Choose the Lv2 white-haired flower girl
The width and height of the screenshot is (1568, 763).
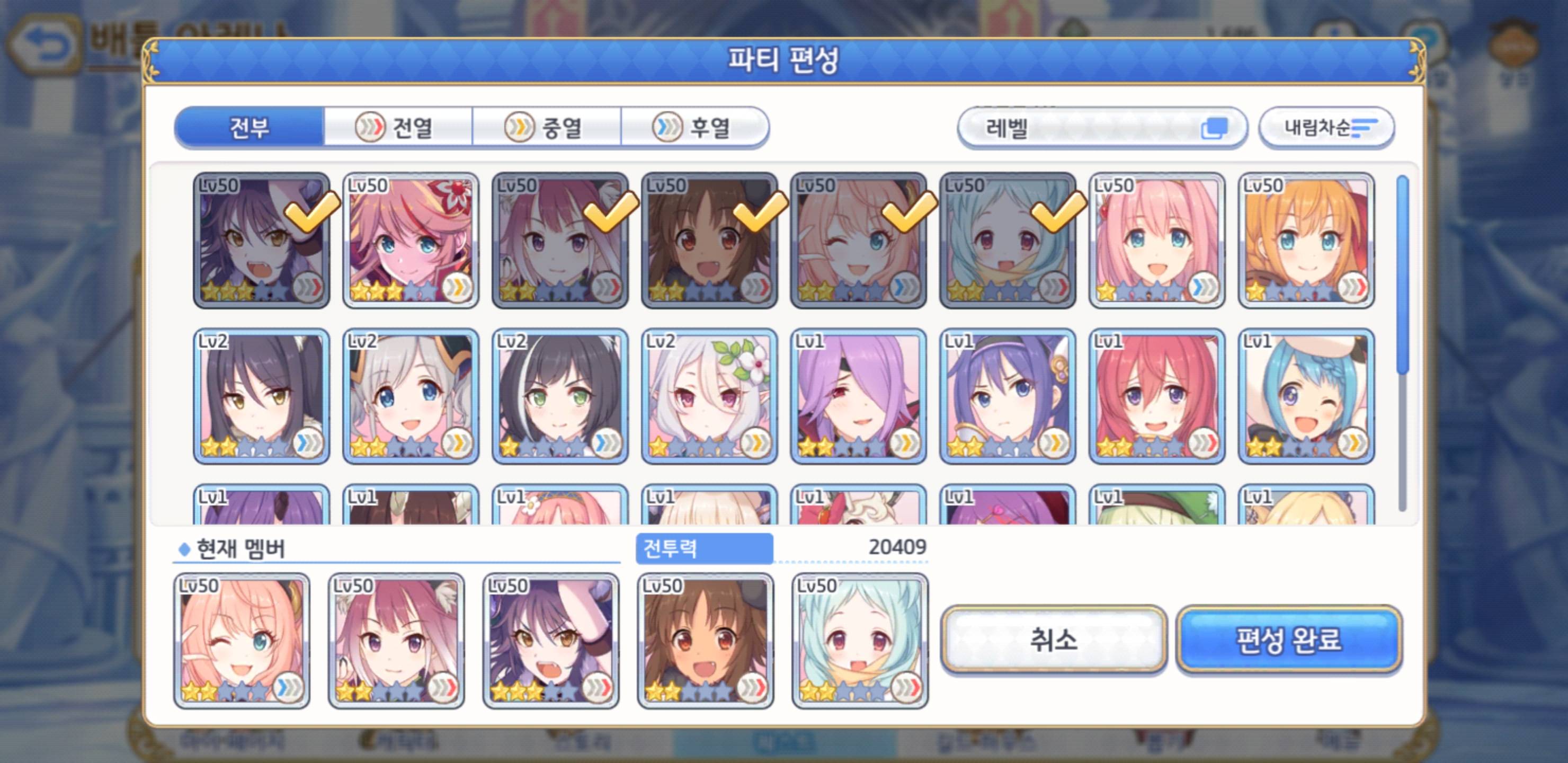pos(709,396)
